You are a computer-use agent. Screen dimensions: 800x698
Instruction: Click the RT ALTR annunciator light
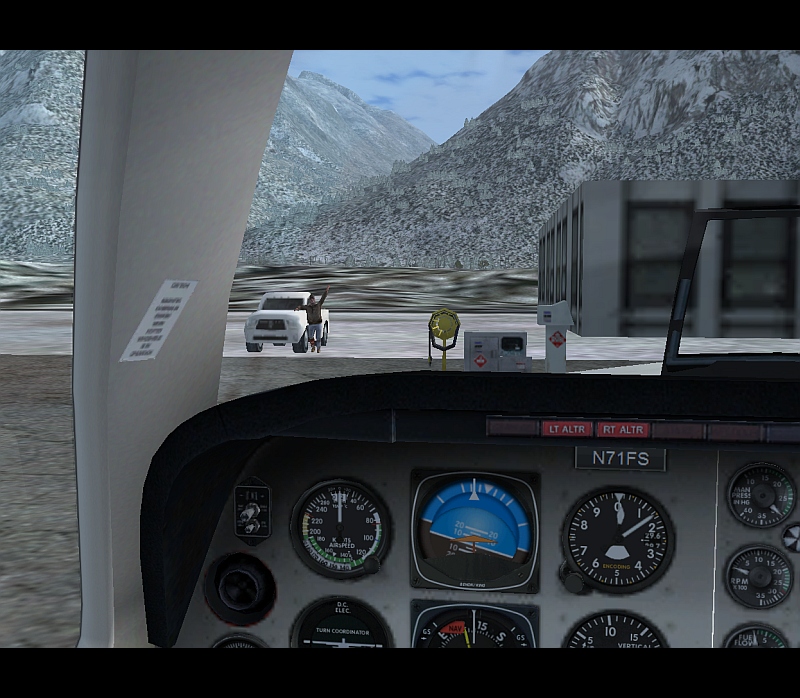tap(622, 429)
